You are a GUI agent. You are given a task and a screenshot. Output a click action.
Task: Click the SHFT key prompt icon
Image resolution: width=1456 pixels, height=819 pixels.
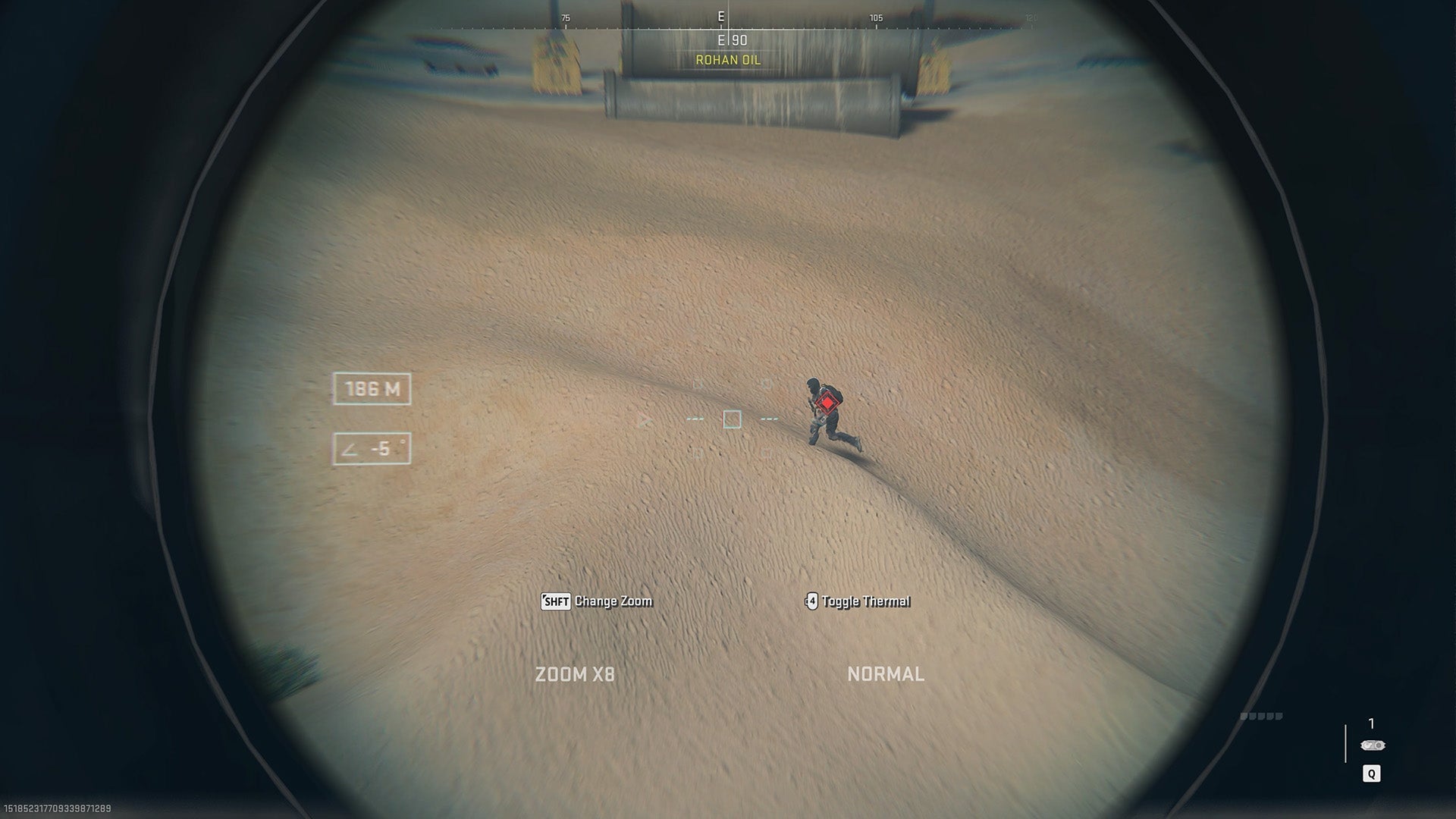pos(554,601)
